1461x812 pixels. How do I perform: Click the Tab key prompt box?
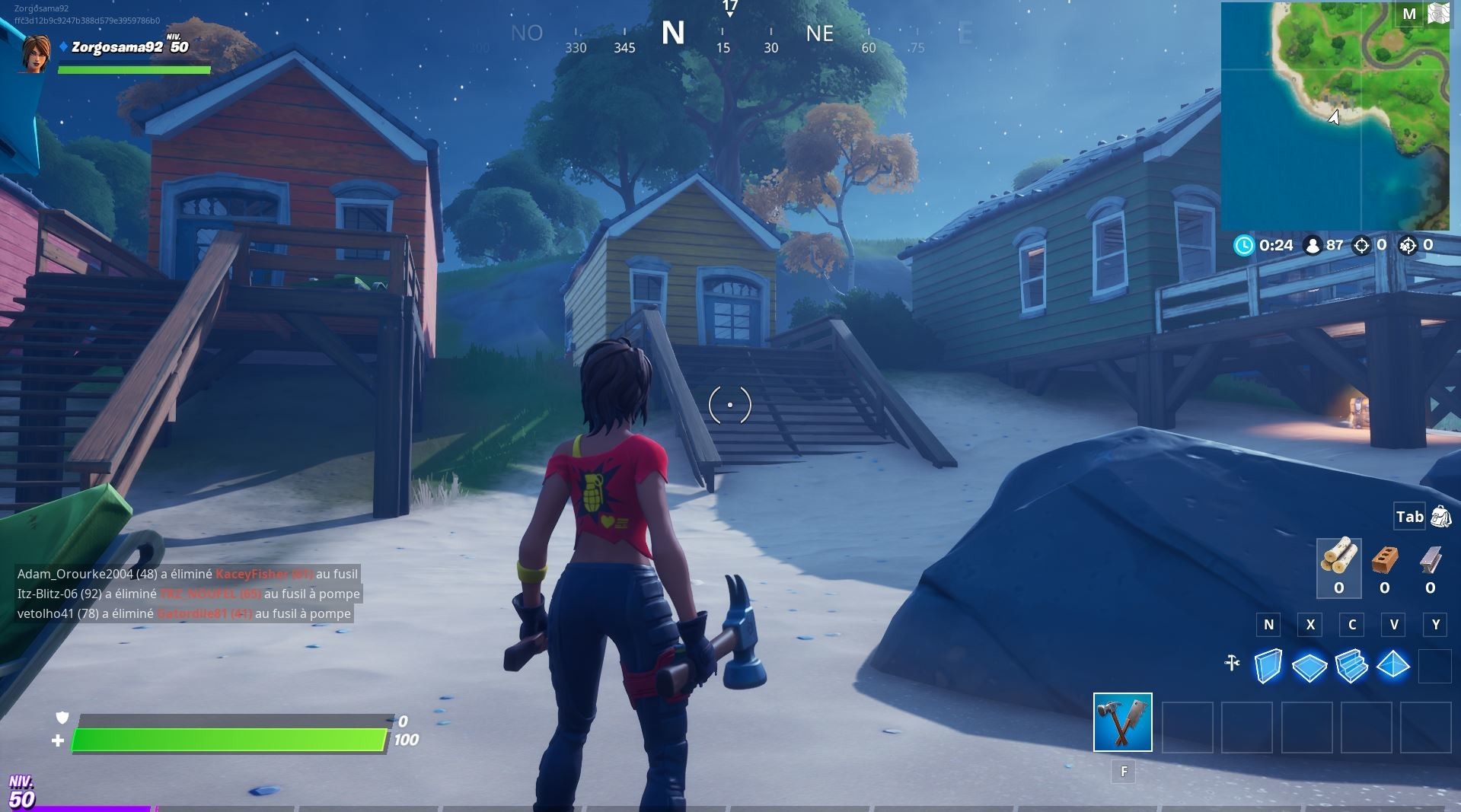pyautogui.click(x=1408, y=516)
